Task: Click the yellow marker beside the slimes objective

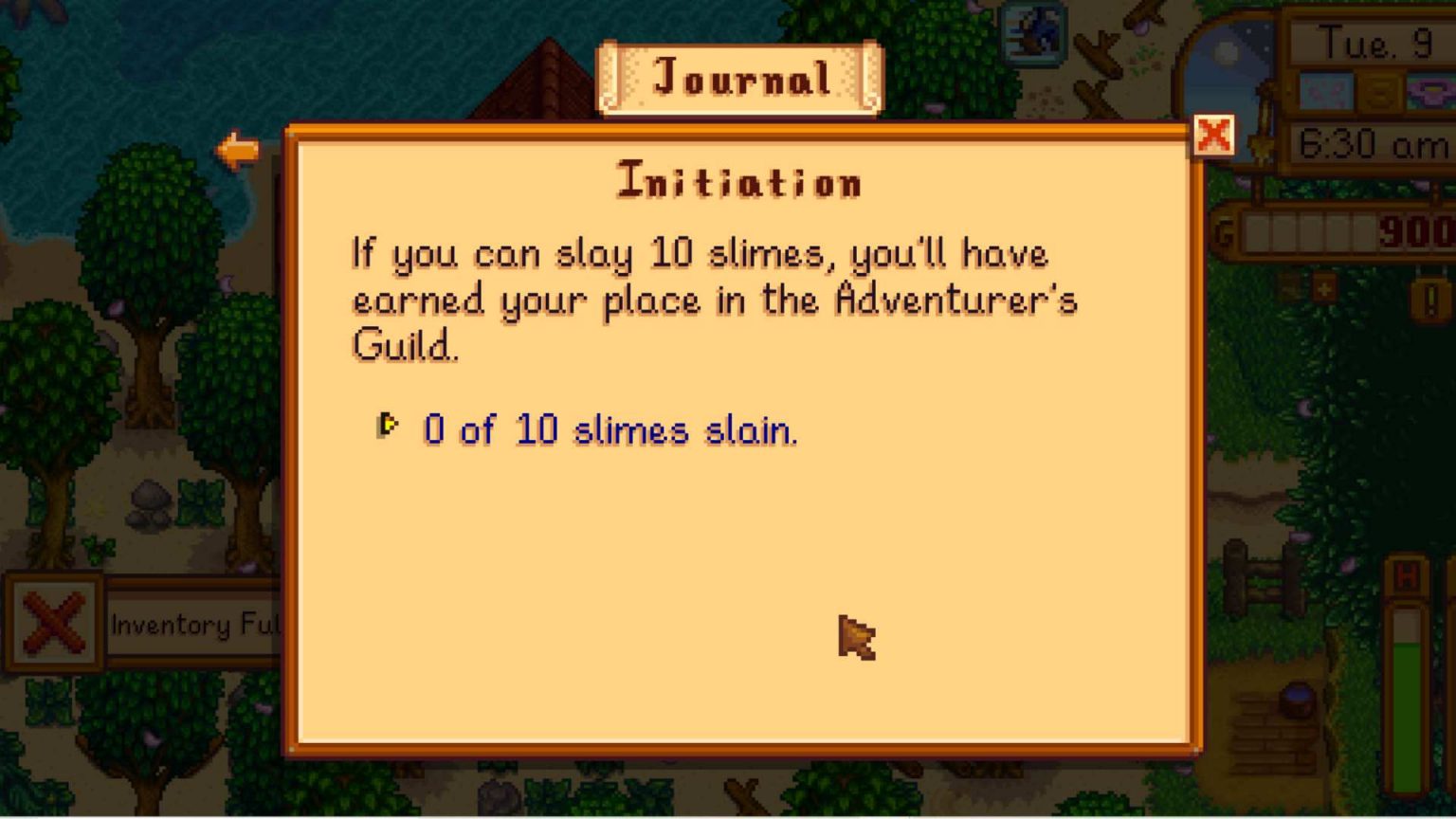Action: coord(388,426)
